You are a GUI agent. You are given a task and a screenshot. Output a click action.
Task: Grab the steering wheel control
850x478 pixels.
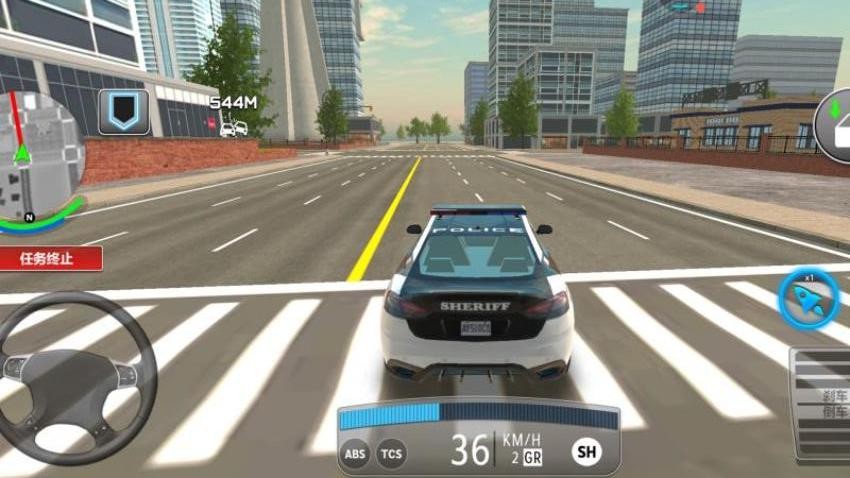72,378
